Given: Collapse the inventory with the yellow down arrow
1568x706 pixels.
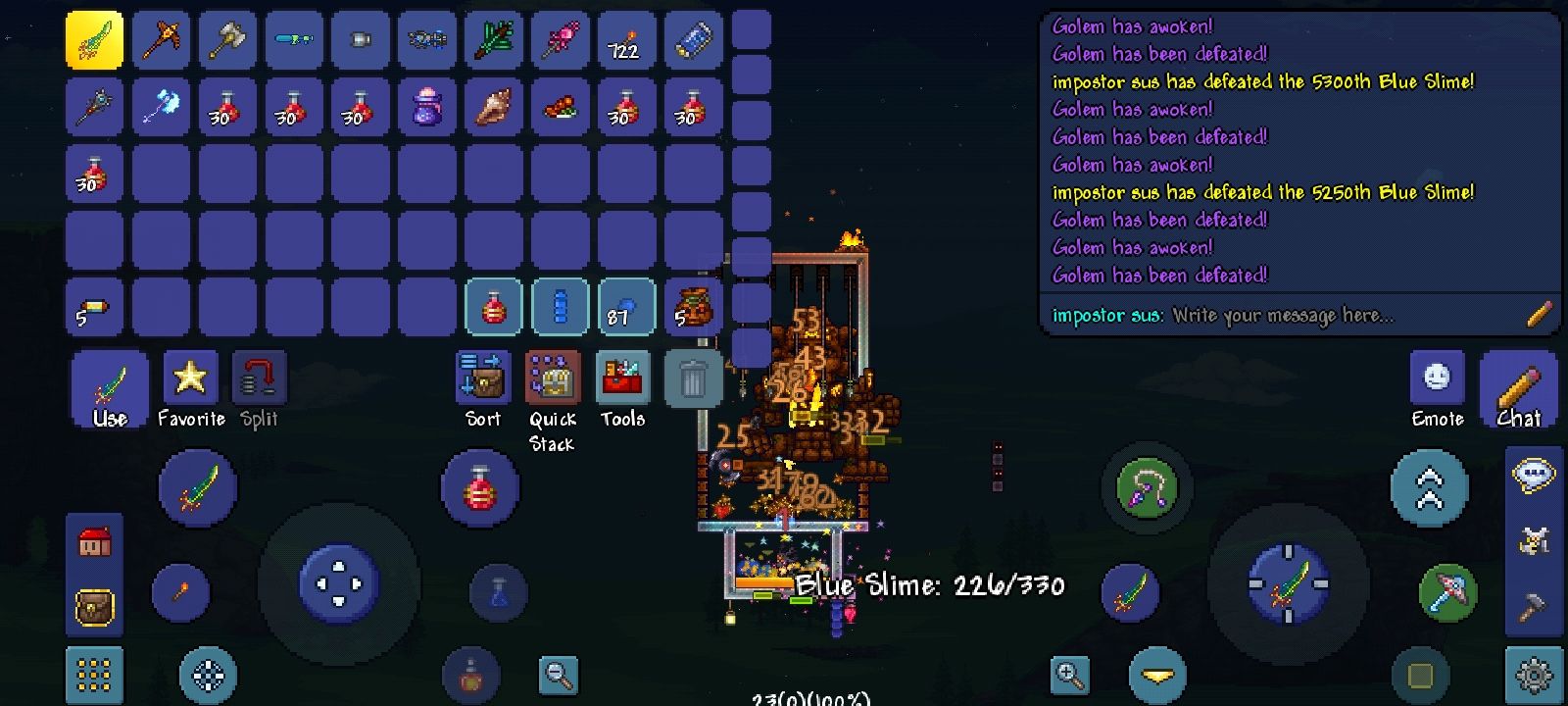Looking at the screenshot, I should click(x=1156, y=677).
